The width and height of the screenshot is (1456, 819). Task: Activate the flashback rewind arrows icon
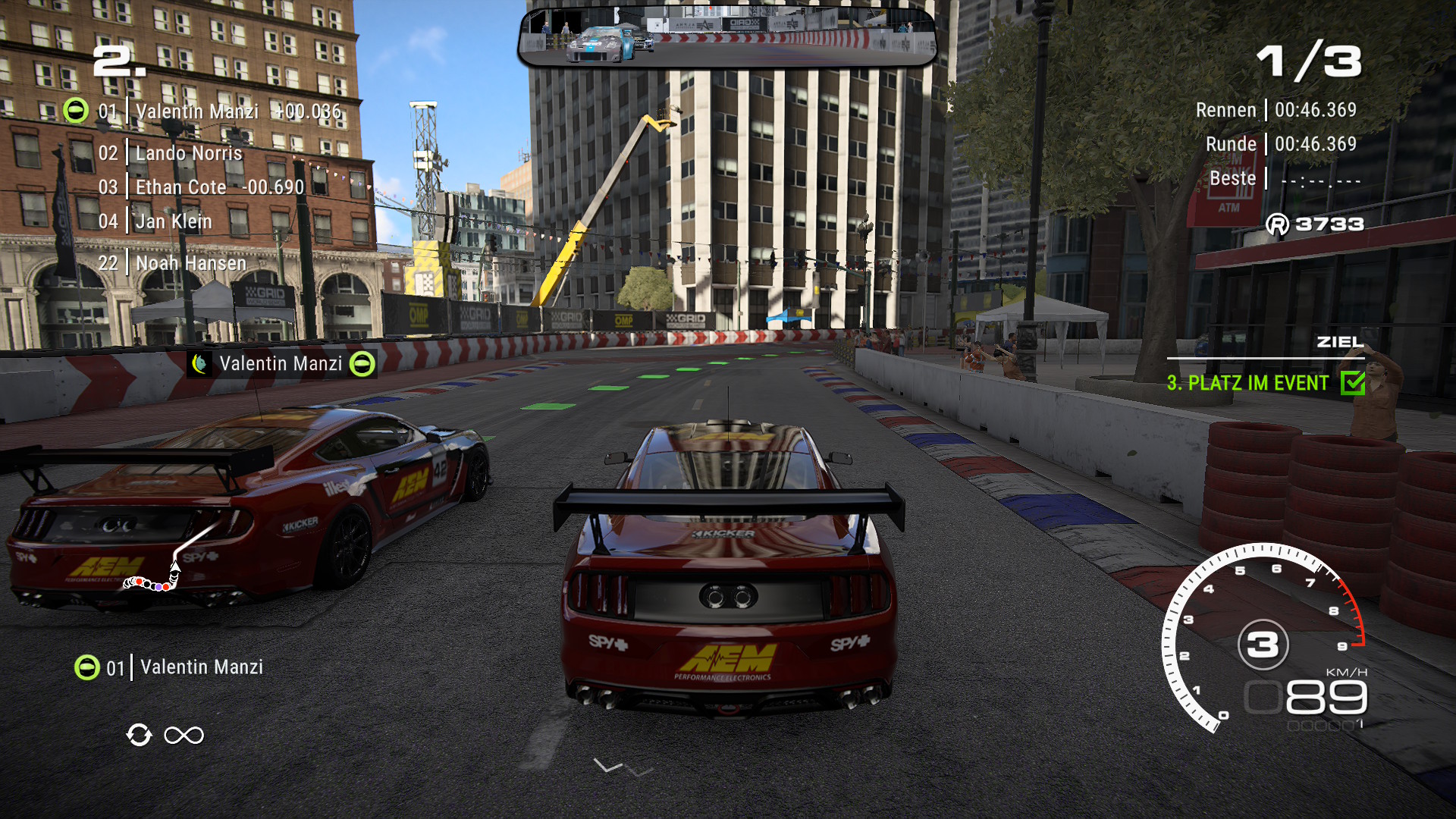140,735
